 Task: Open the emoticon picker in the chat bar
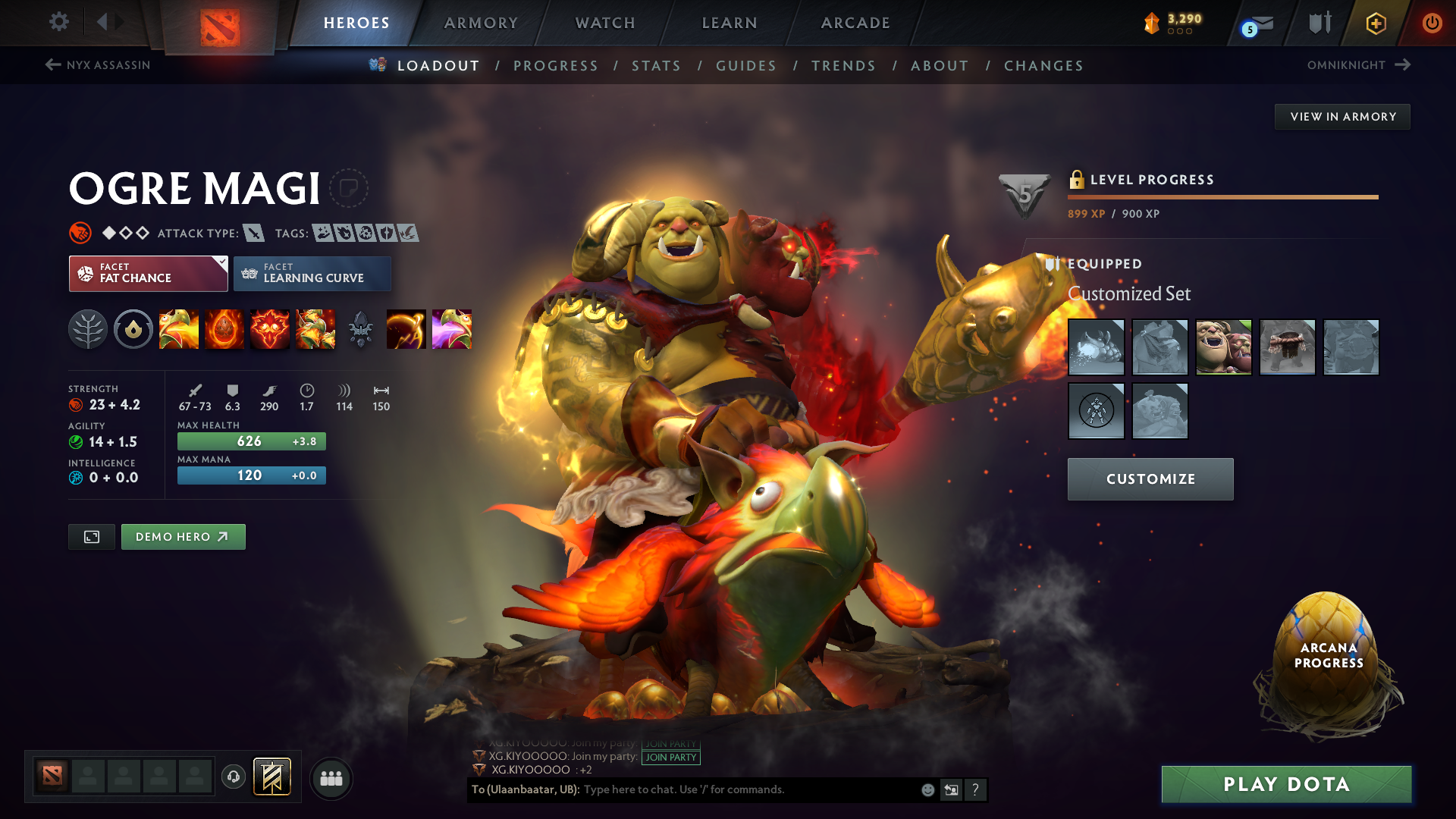[927, 789]
